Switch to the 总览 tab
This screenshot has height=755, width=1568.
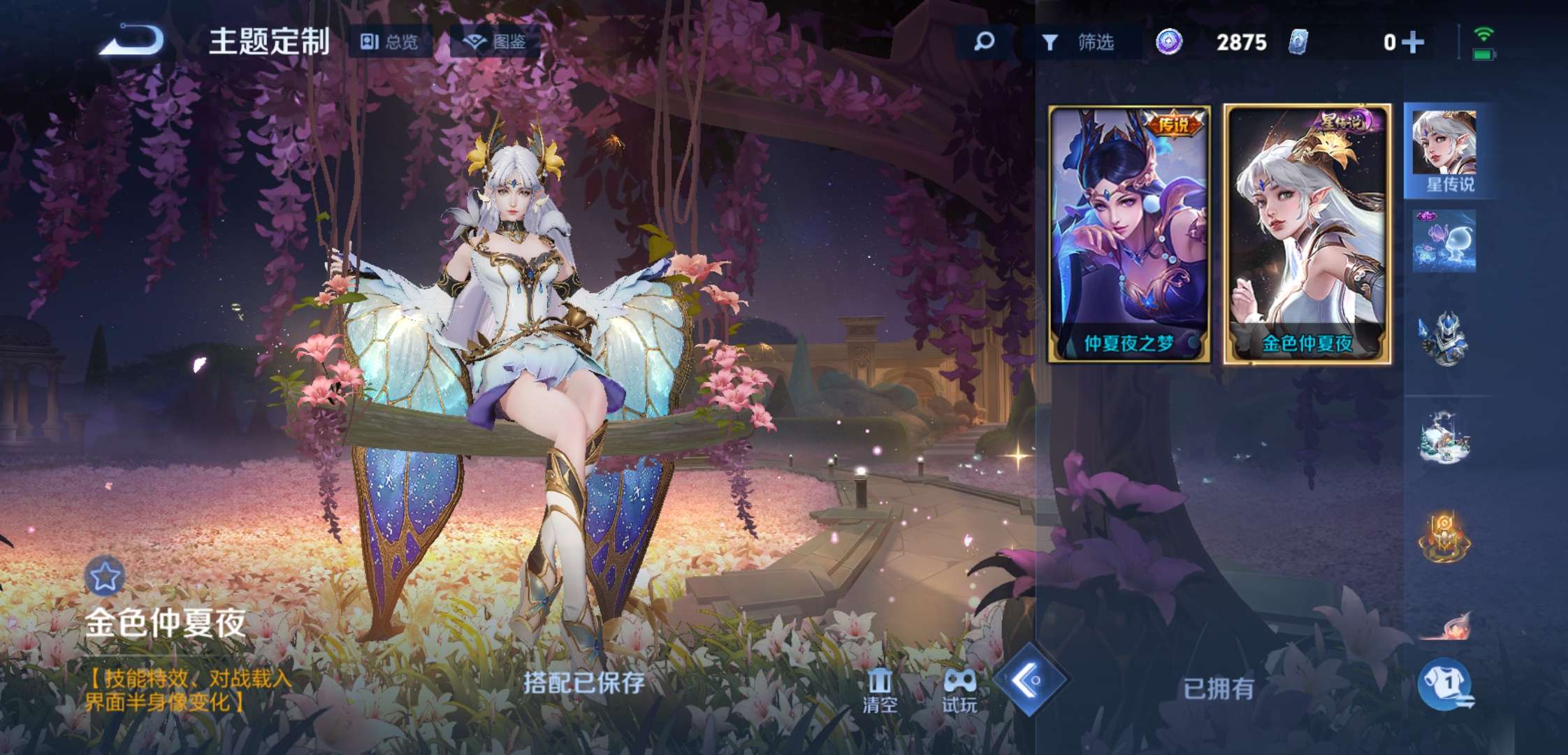click(x=391, y=42)
